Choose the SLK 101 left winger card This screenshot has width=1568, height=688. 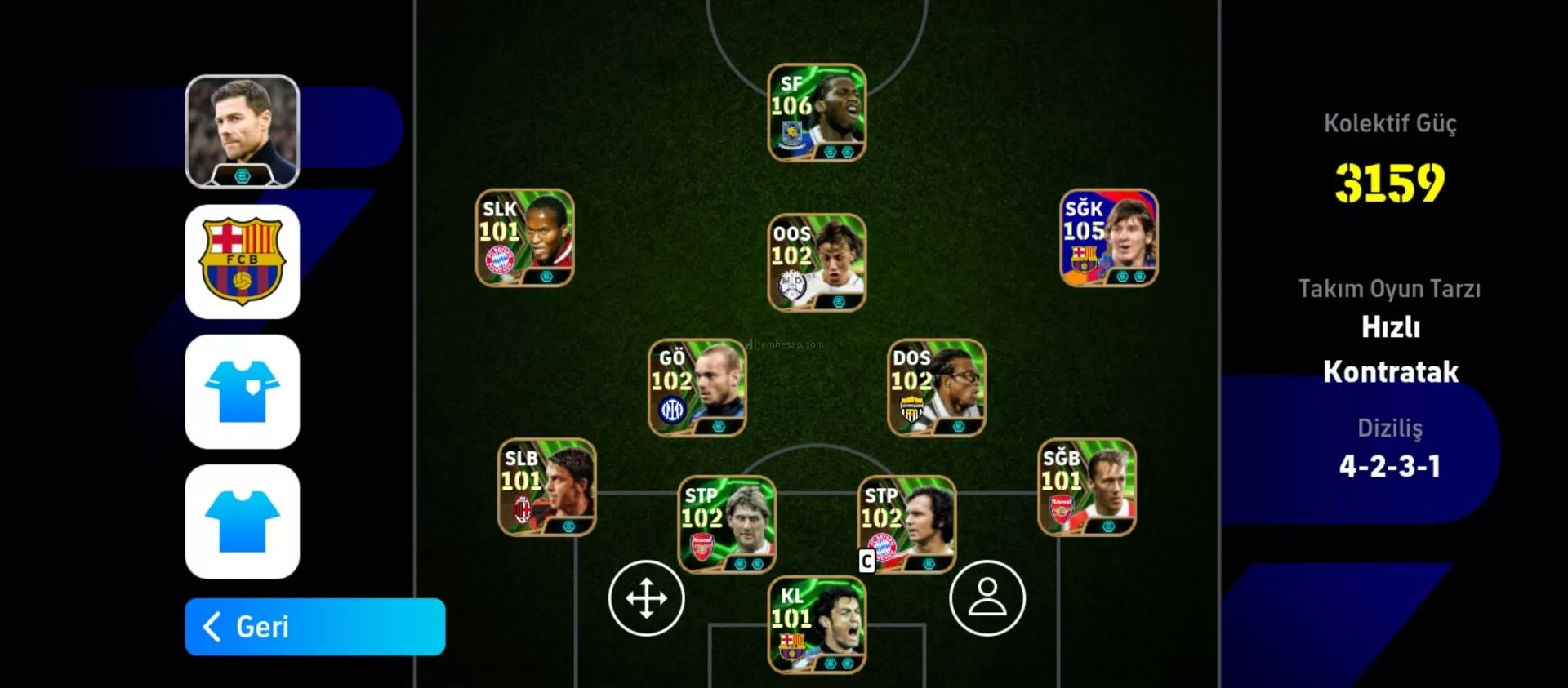click(525, 237)
